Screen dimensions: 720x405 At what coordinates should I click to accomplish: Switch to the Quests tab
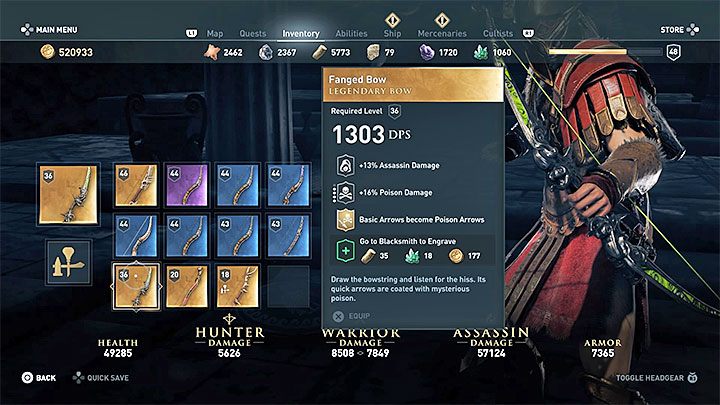pos(254,33)
